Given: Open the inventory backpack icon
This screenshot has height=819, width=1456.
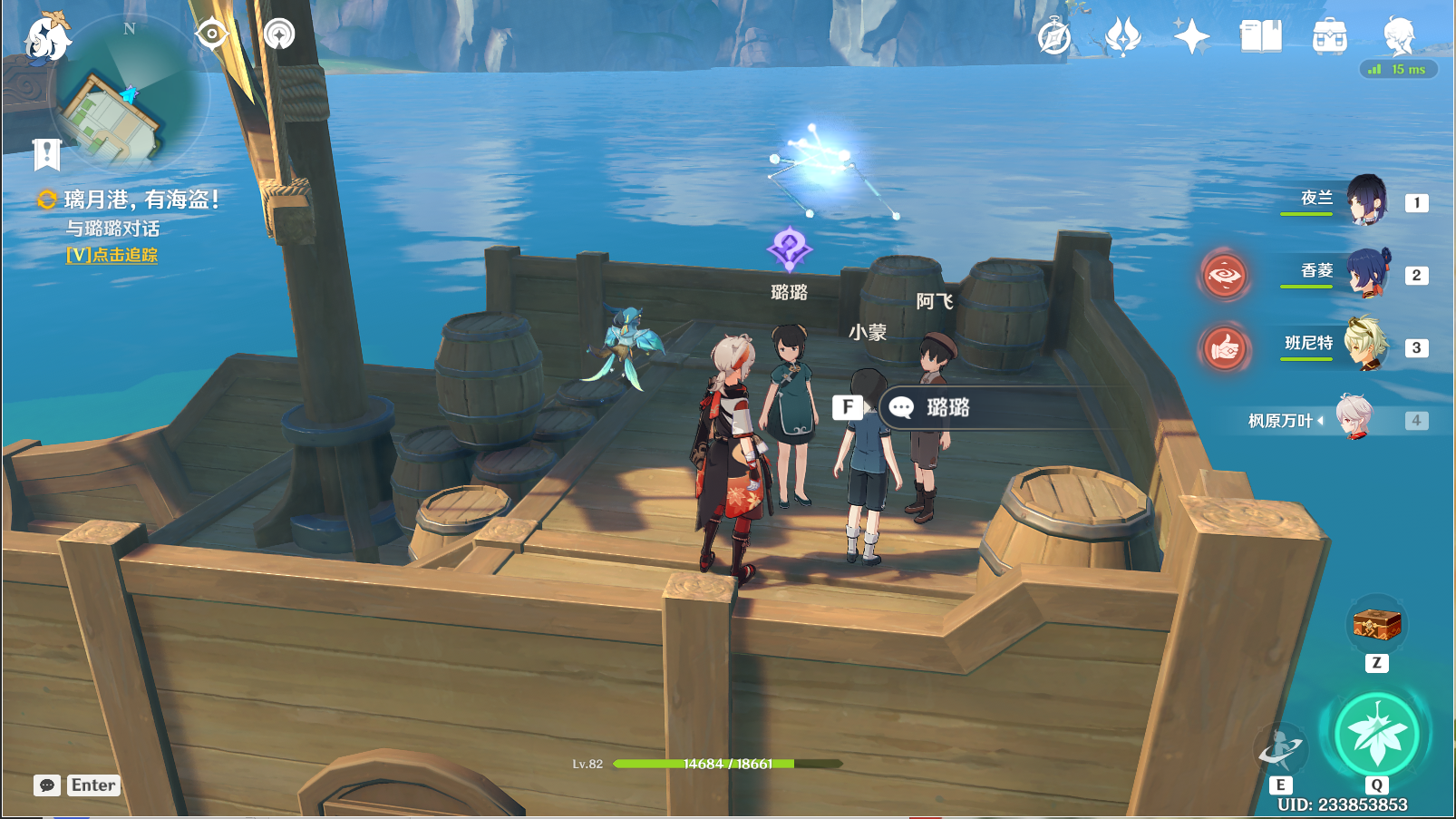Looking at the screenshot, I should [1329, 37].
